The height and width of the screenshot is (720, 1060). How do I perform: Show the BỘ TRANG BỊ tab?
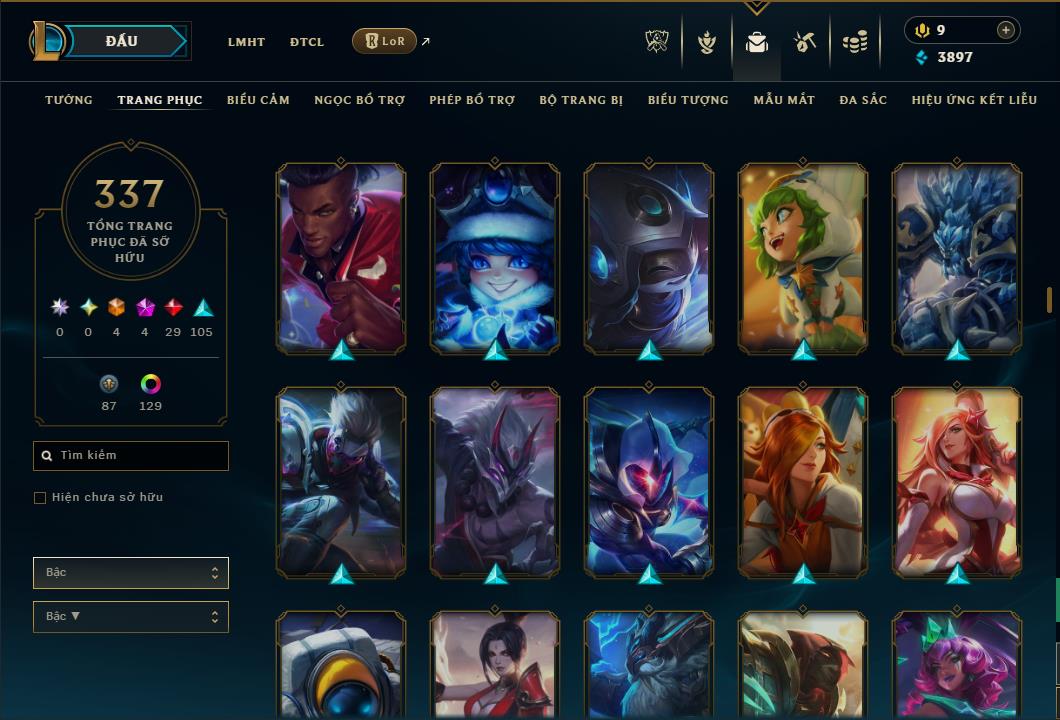click(x=581, y=100)
